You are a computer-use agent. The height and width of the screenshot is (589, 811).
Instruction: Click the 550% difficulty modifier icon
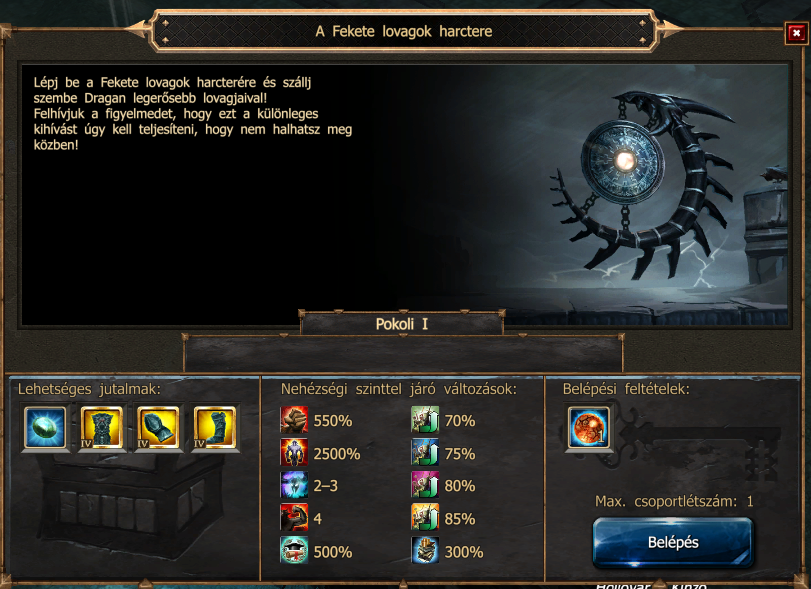(x=294, y=421)
